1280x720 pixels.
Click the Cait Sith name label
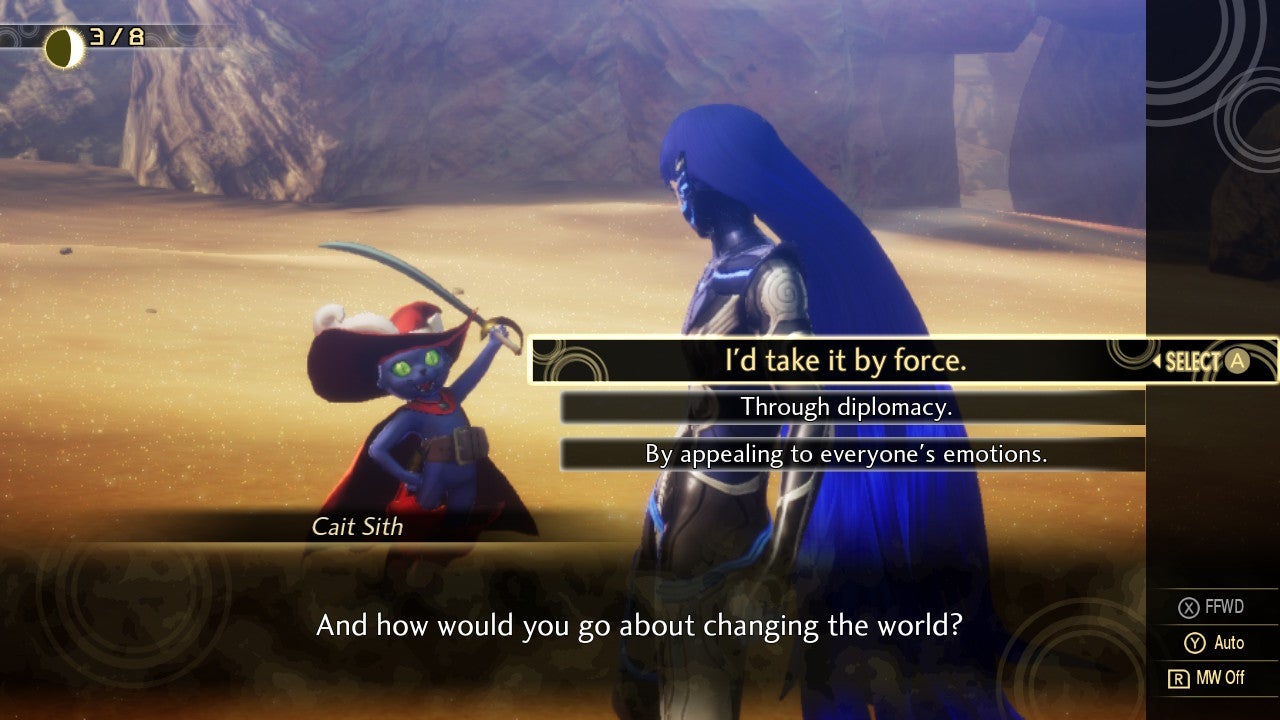(357, 527)
